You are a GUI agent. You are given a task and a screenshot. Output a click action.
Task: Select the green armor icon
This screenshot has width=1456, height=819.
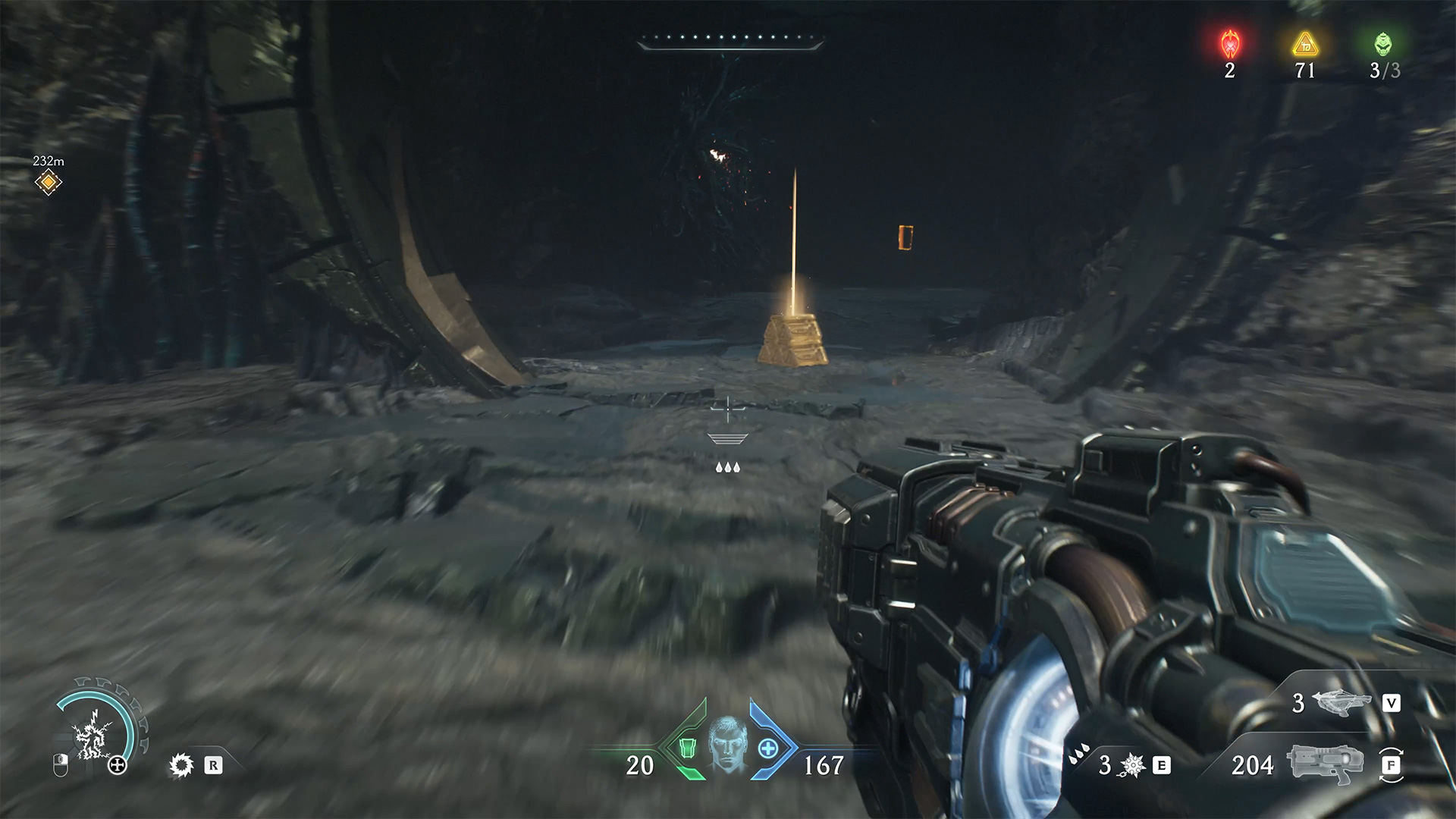[686, 749]
